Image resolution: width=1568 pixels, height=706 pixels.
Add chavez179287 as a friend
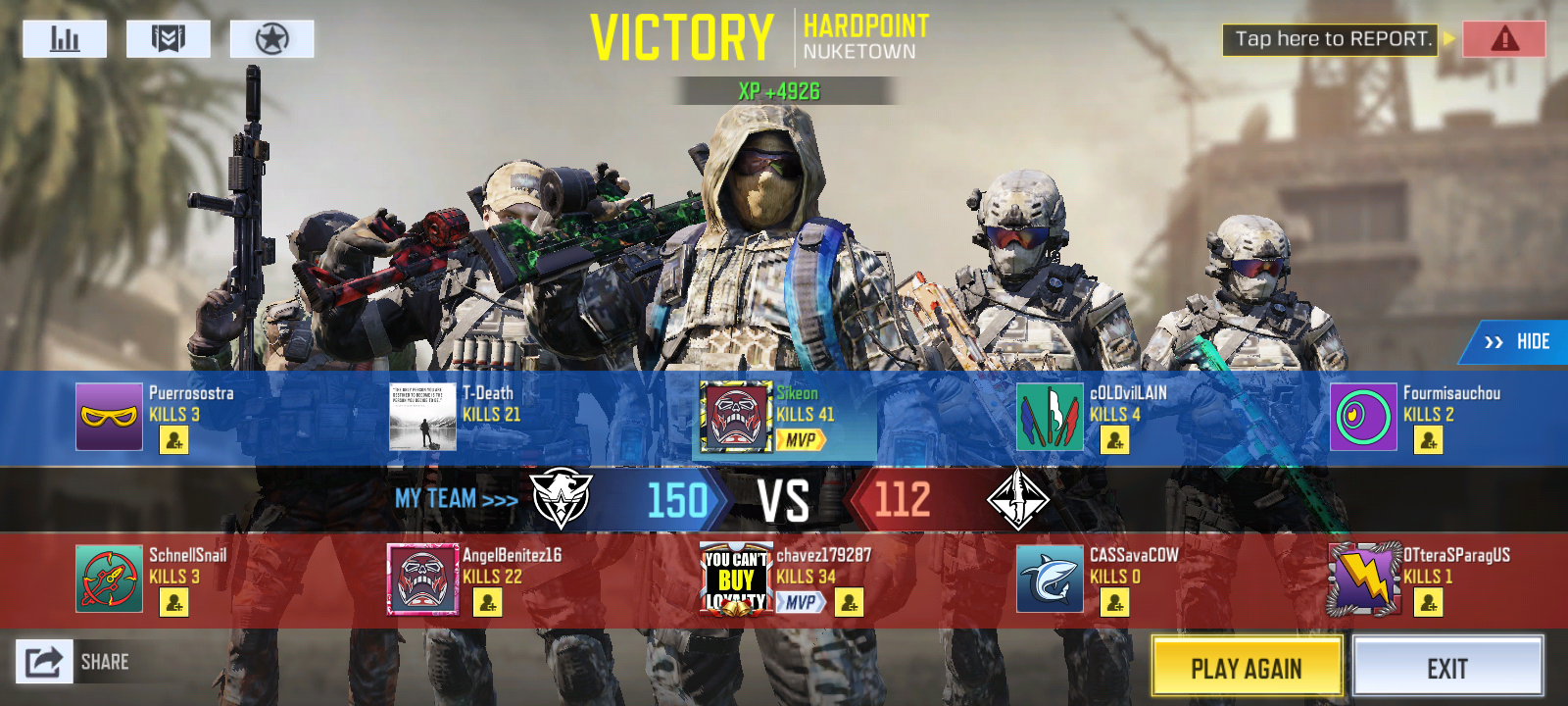[849, 602]
